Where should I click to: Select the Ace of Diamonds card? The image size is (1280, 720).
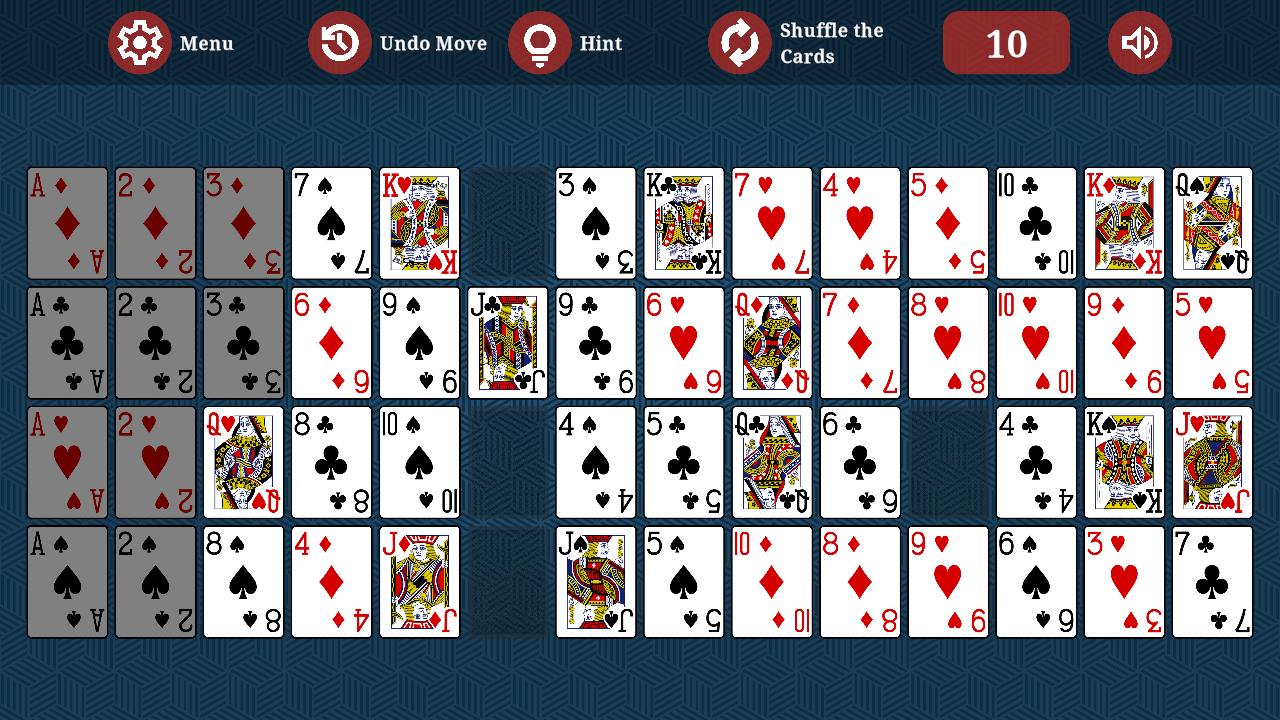point(67,223)
